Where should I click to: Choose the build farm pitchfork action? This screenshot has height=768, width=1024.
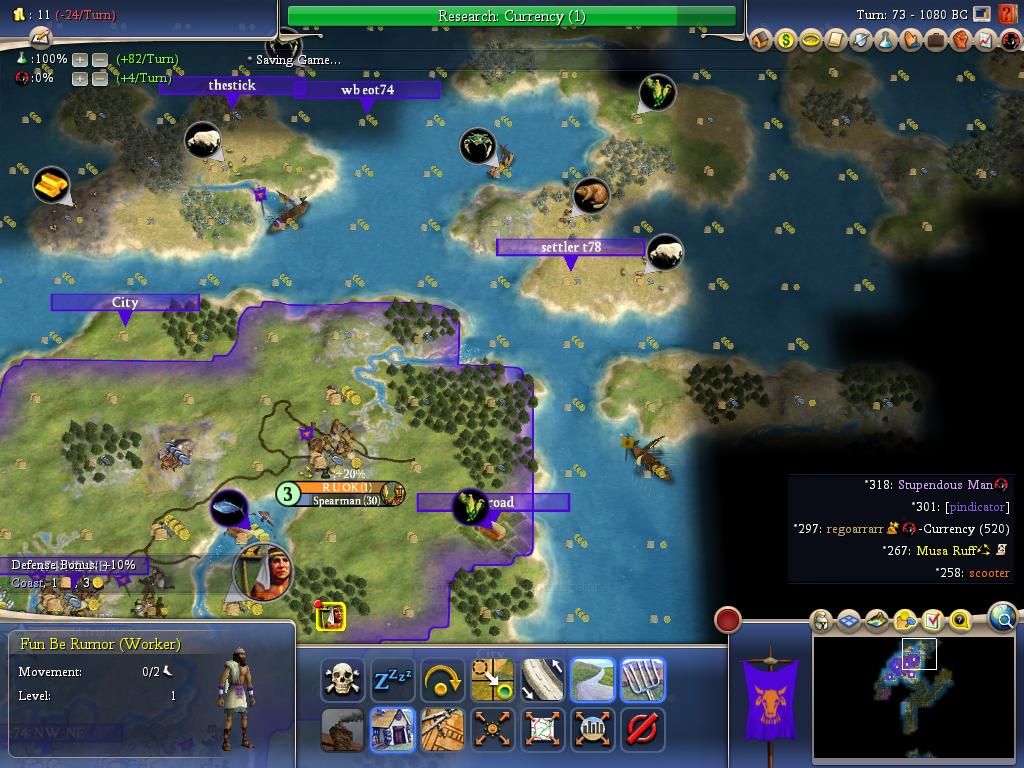point(642,680)
